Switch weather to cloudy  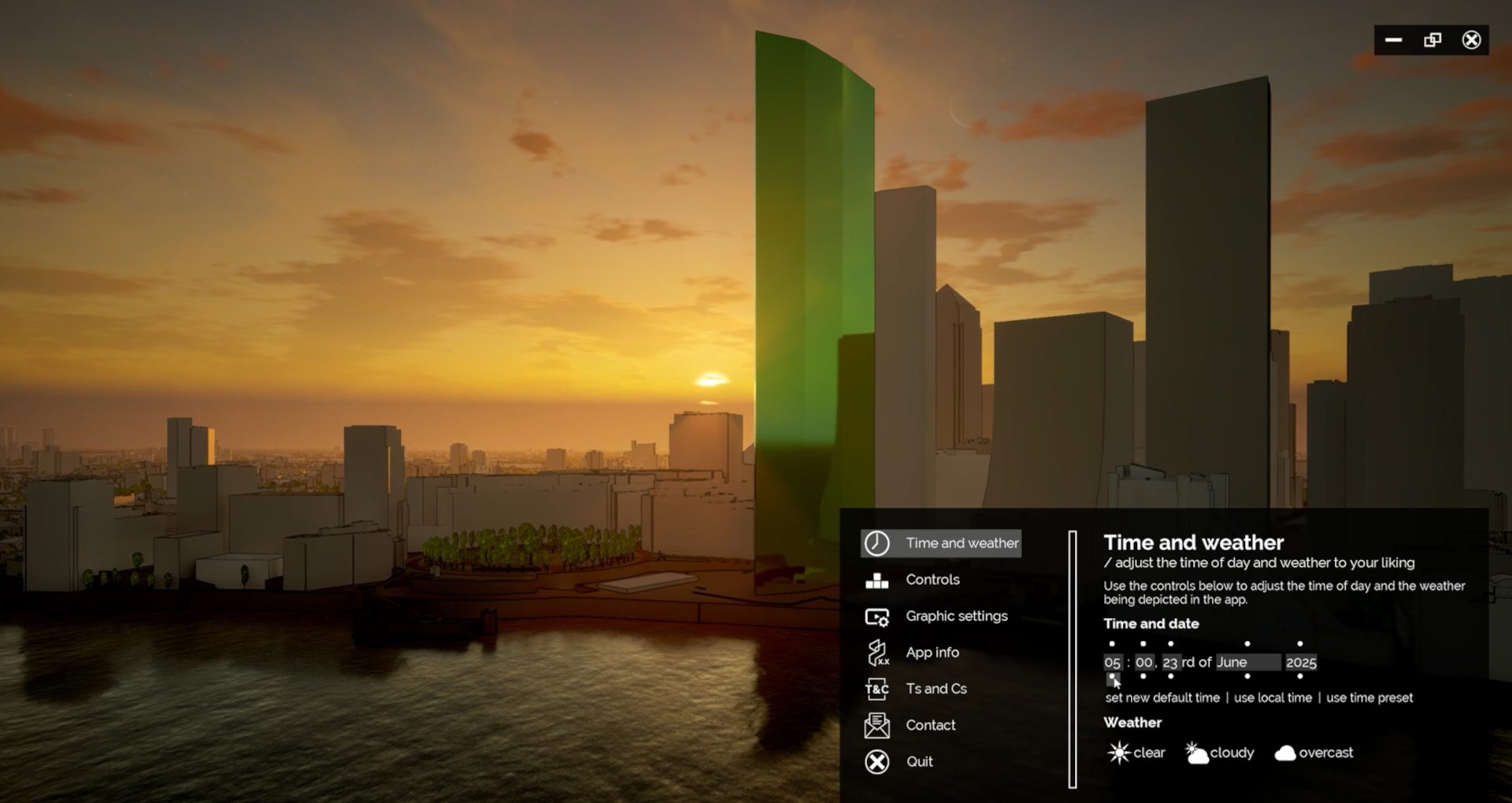tap(1198, 753)
